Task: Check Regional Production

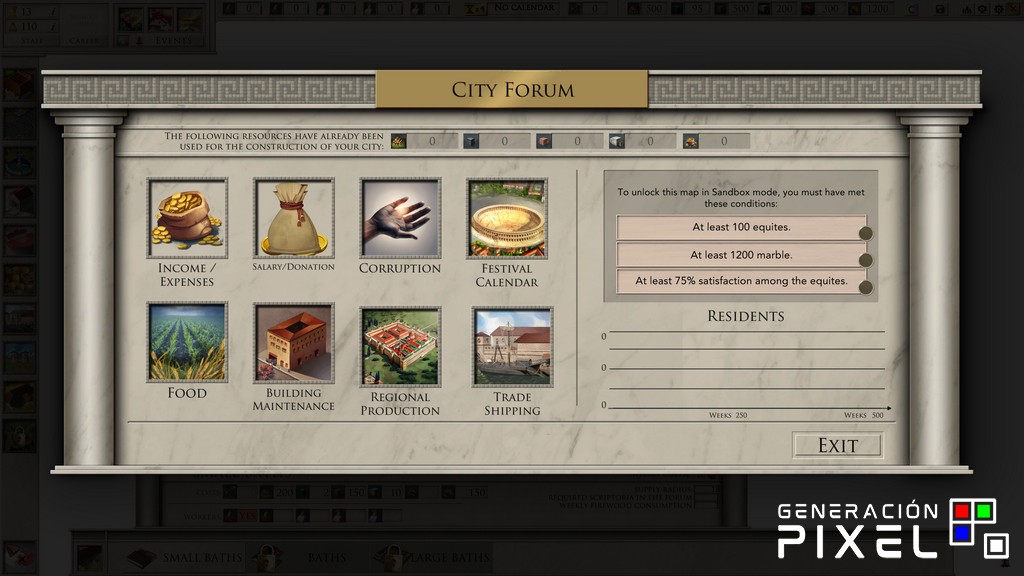Action: click(x=400, y=347)
